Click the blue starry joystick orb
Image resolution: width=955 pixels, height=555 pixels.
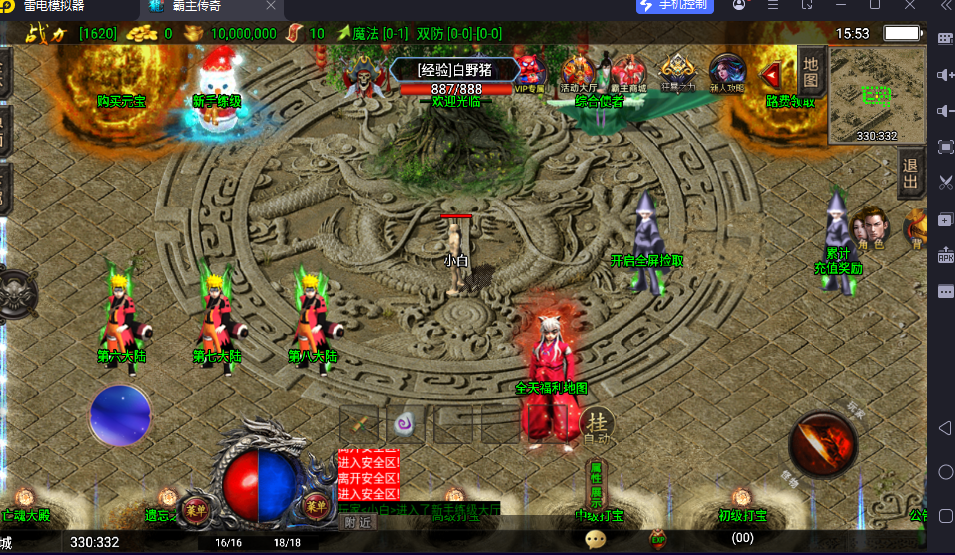click(x=121, y=415)
